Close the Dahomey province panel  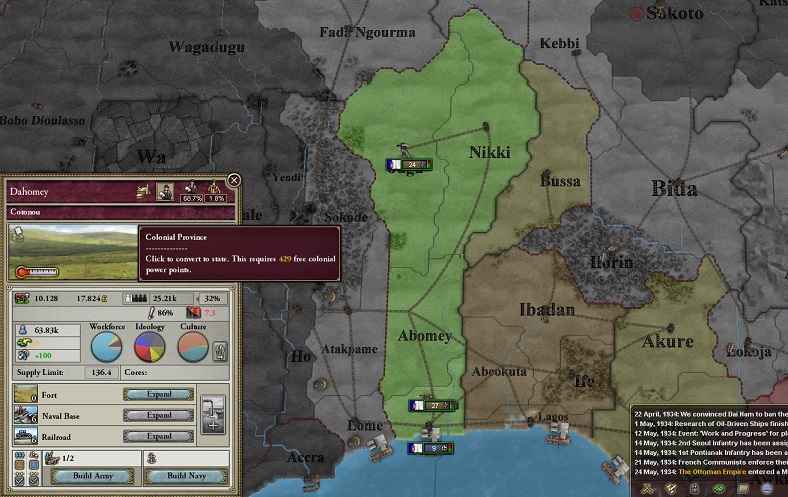234,180
